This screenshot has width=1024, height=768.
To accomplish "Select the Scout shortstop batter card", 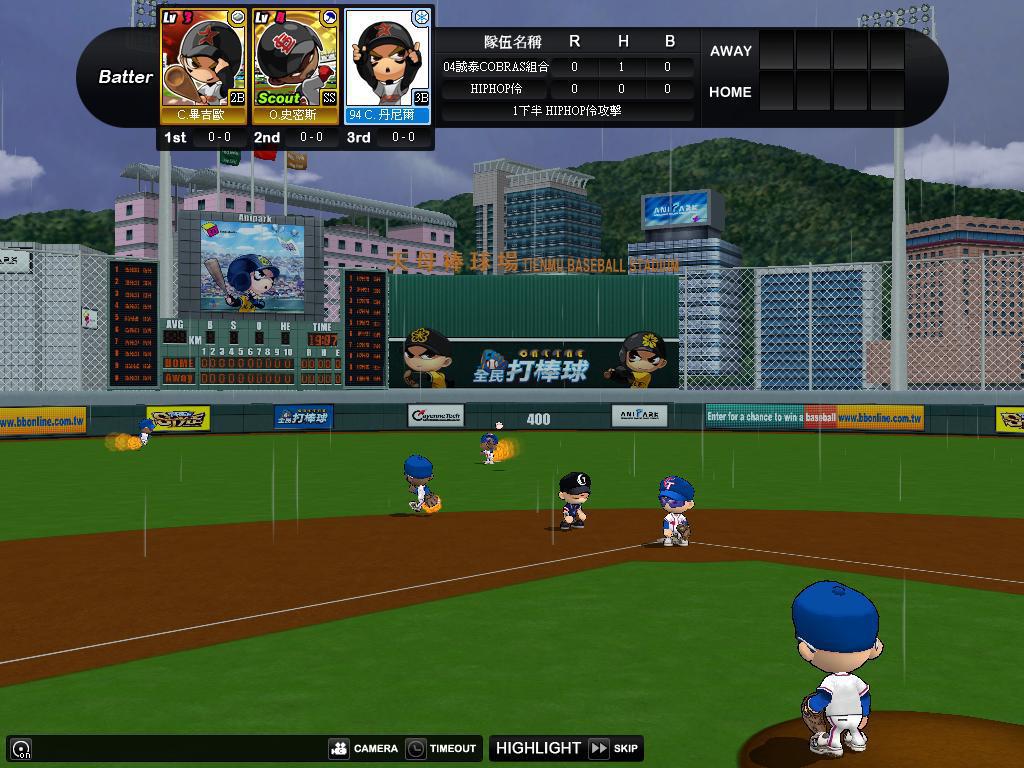I will pos(295,66).
